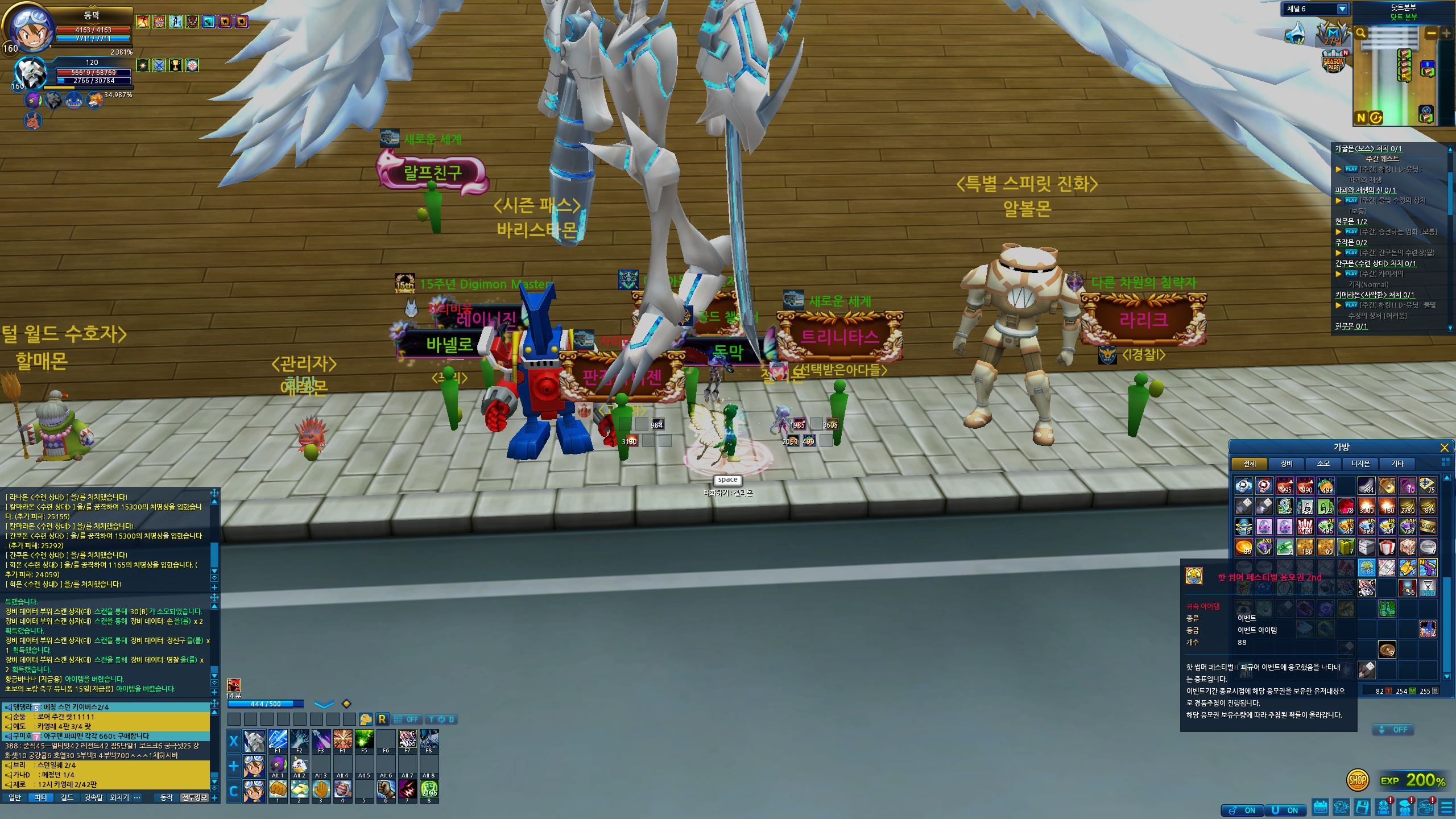Open the 소모 consumables tab
Screen dimensions: 1456x819
[x=1323, y=464]
